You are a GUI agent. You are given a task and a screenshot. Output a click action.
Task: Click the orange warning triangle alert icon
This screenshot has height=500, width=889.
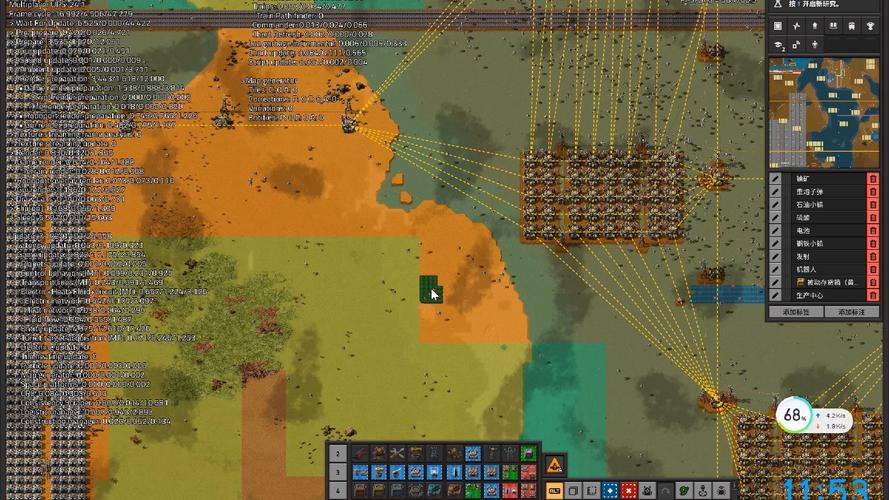(555, 463)
